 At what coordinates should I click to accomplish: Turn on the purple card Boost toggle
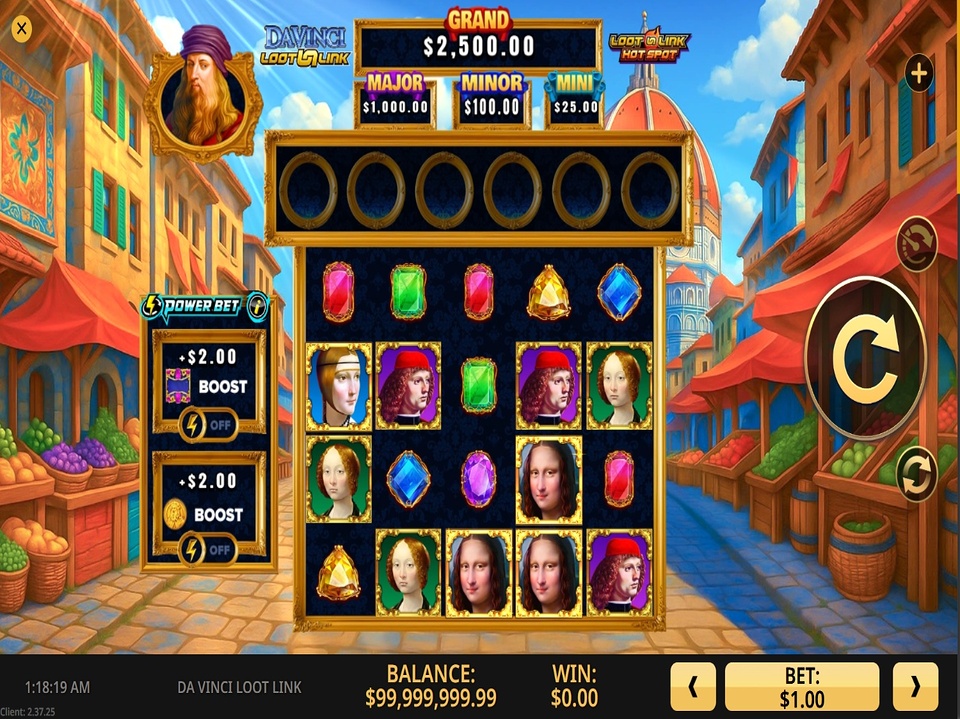click(x=208, y=424)
